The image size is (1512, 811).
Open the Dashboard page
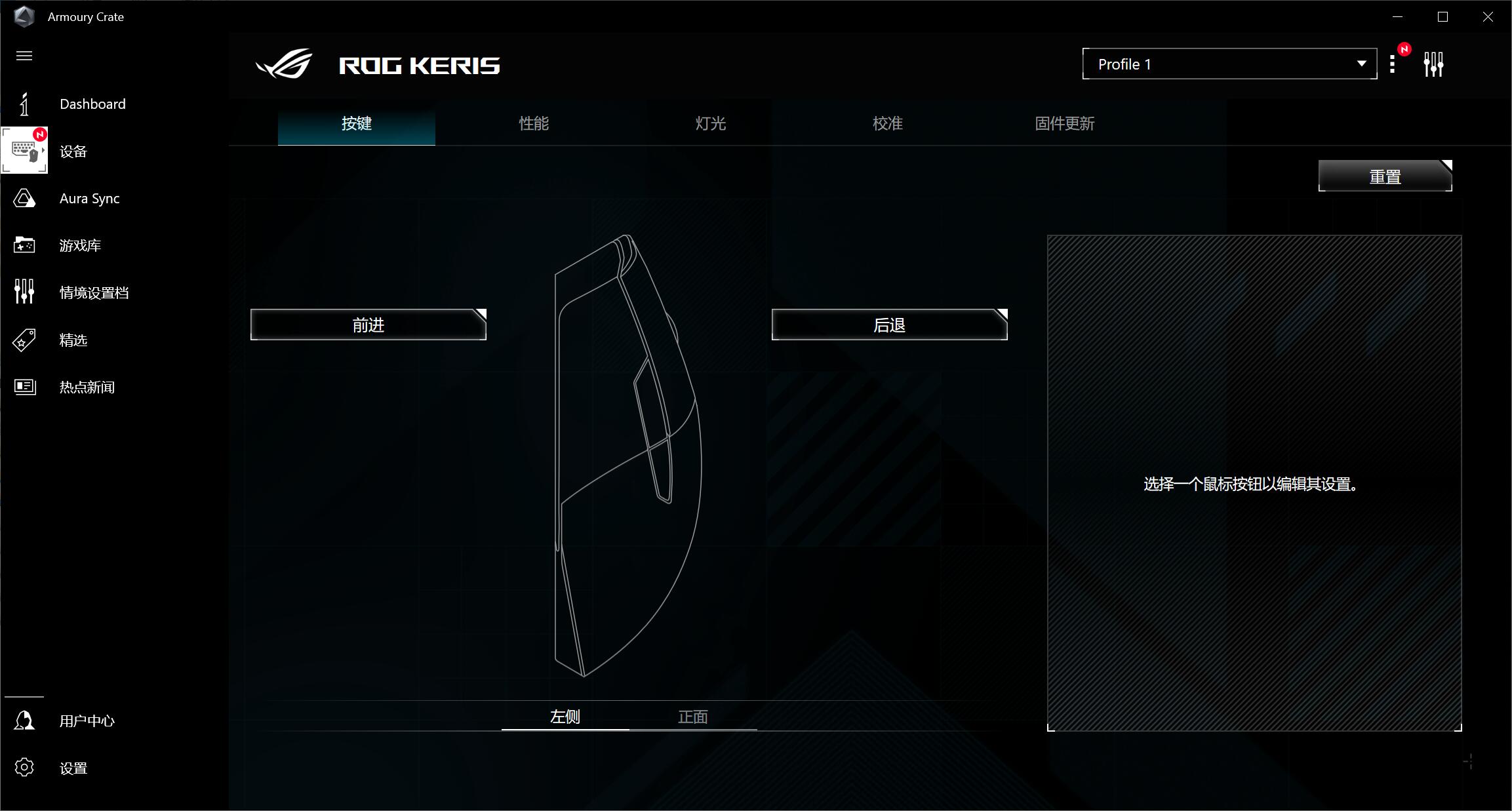[92, 104]
